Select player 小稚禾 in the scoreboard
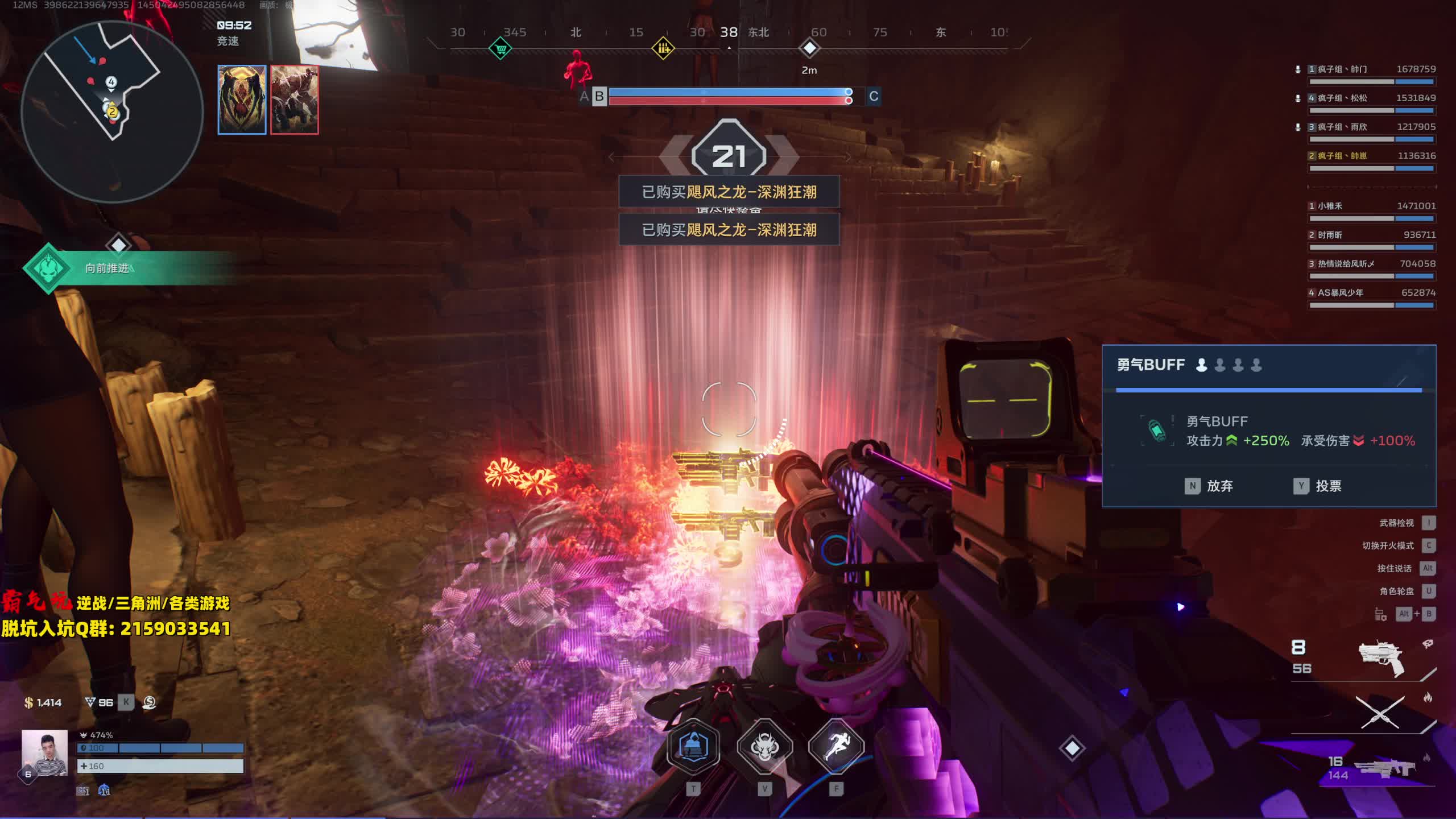This screenshot has height=819, width=1456. point(1330,206)
